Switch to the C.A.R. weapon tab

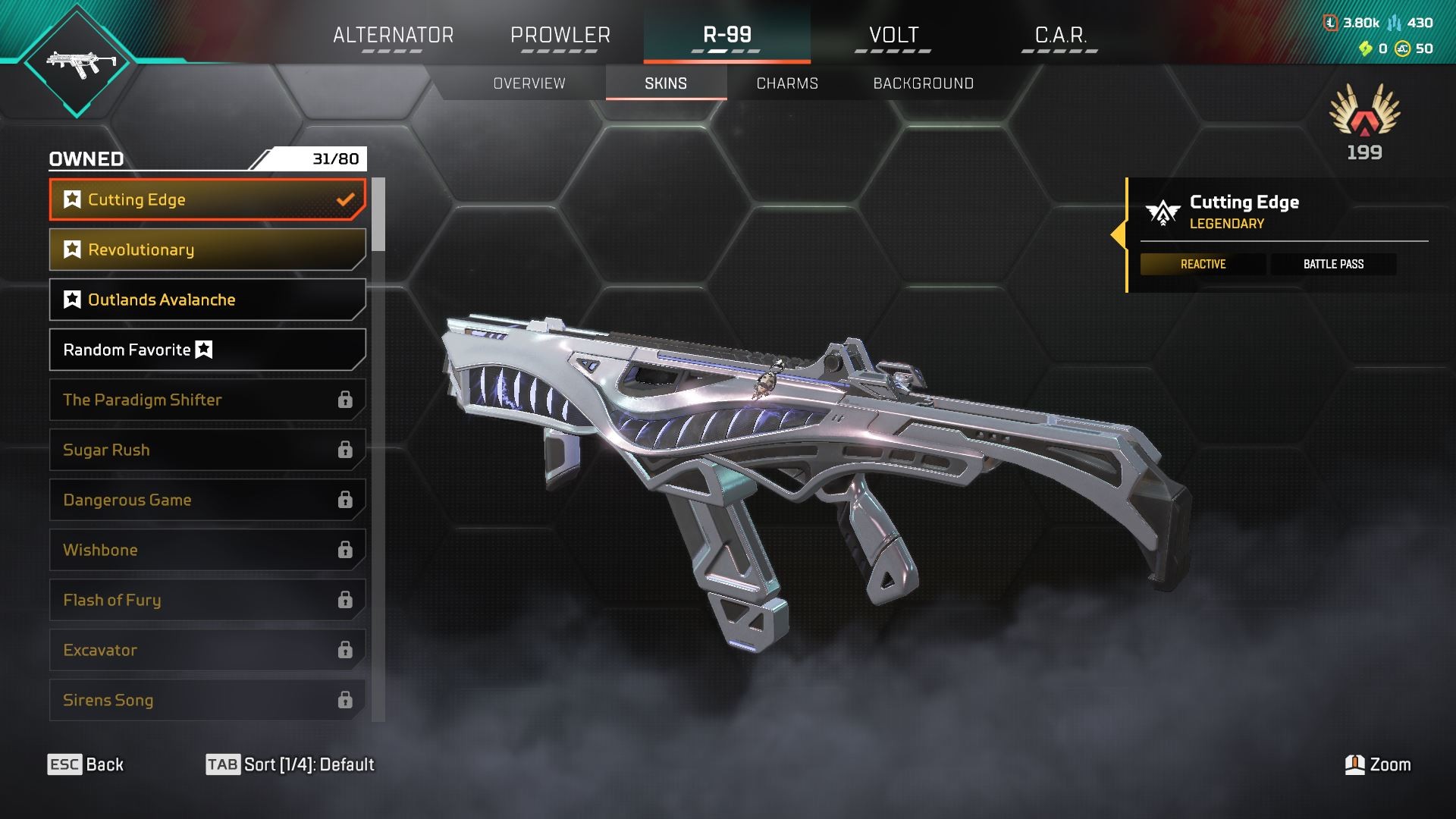coord(1060,35)
